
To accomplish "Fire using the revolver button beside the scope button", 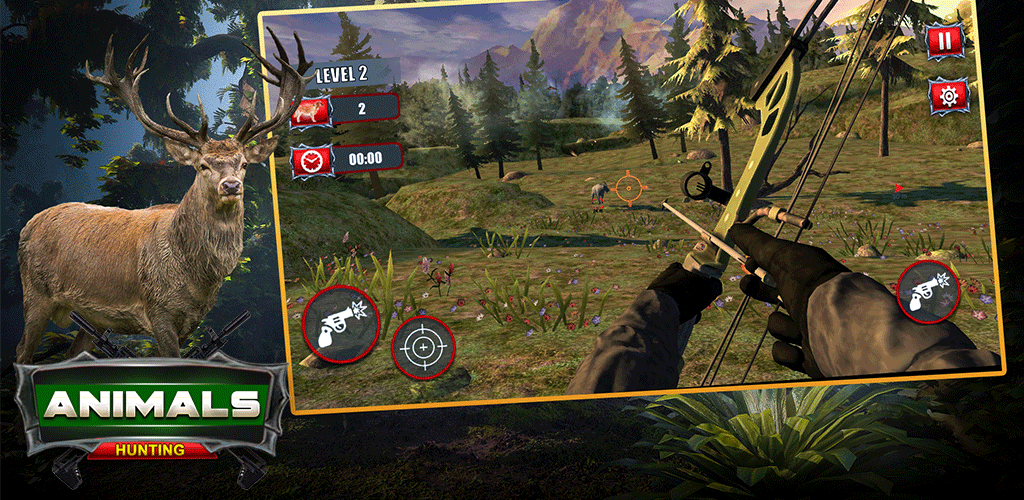I will click(340, 323).
